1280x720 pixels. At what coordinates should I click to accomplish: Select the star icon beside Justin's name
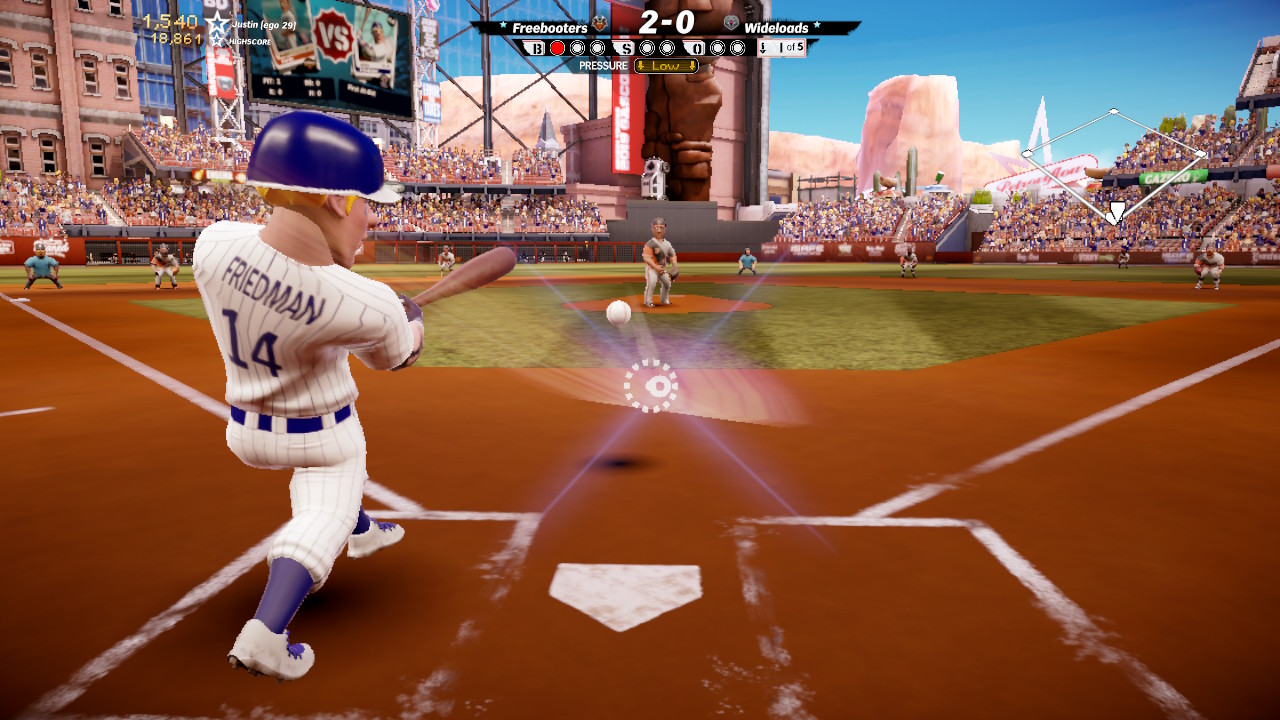(217, 23)
